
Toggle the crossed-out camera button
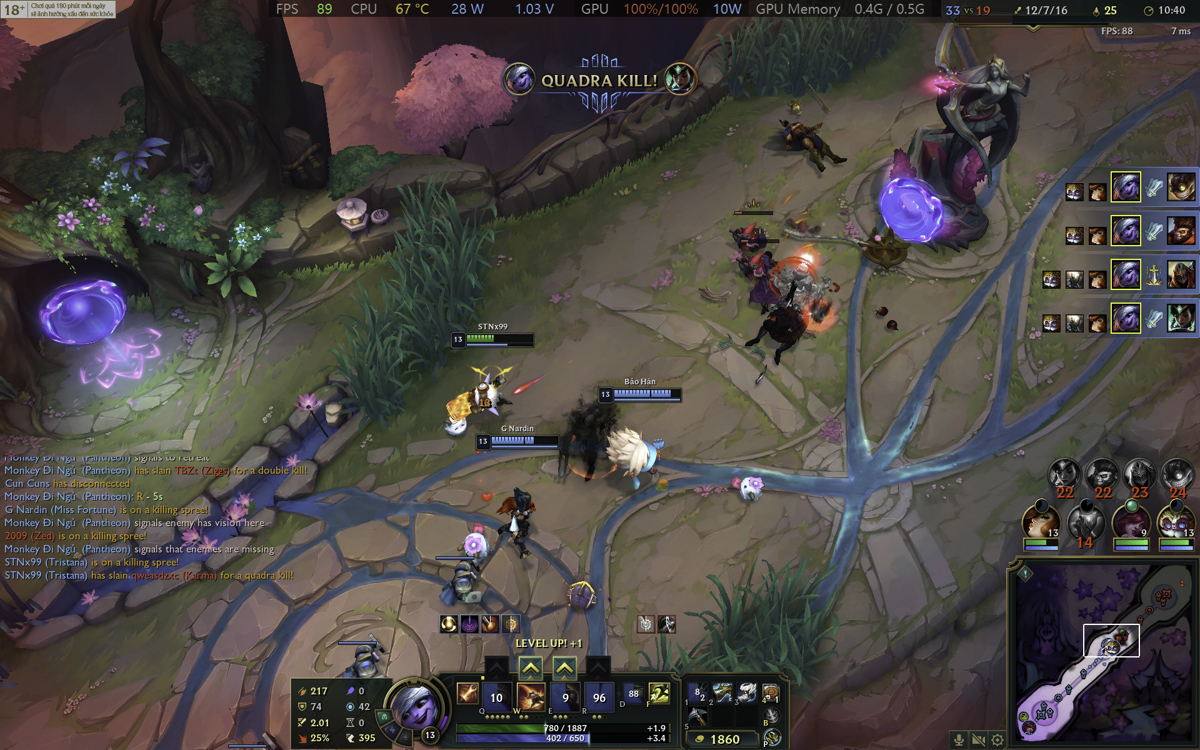coord(978,740)
